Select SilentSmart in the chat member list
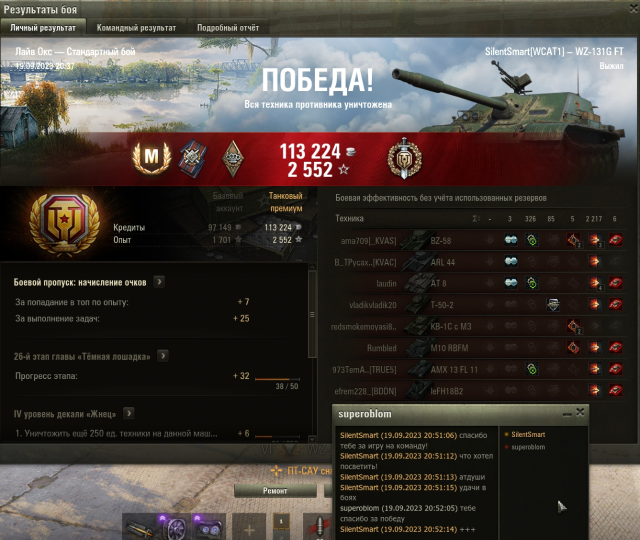Viewport: 640px width, 540px height. point(528,434)
